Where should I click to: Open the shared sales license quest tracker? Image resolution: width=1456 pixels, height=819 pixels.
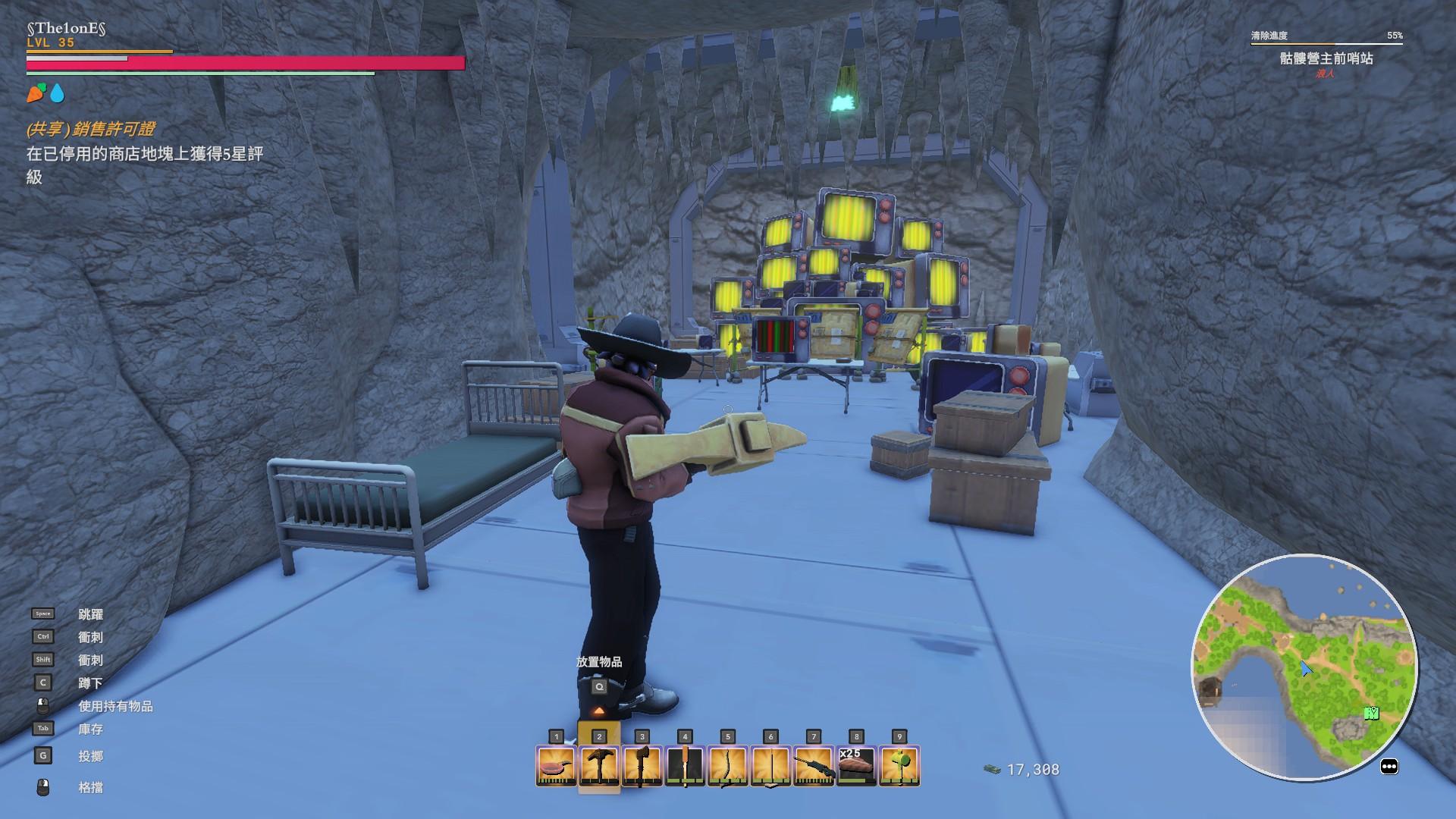[x=91, y=130]
